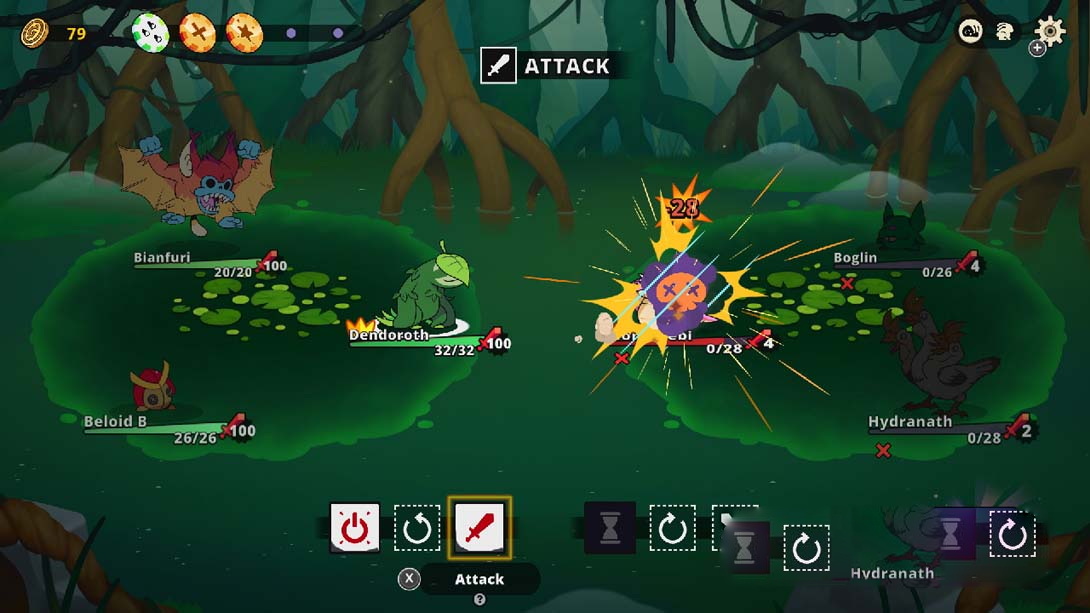Click the orange X-marked node token

coord(197,33)
